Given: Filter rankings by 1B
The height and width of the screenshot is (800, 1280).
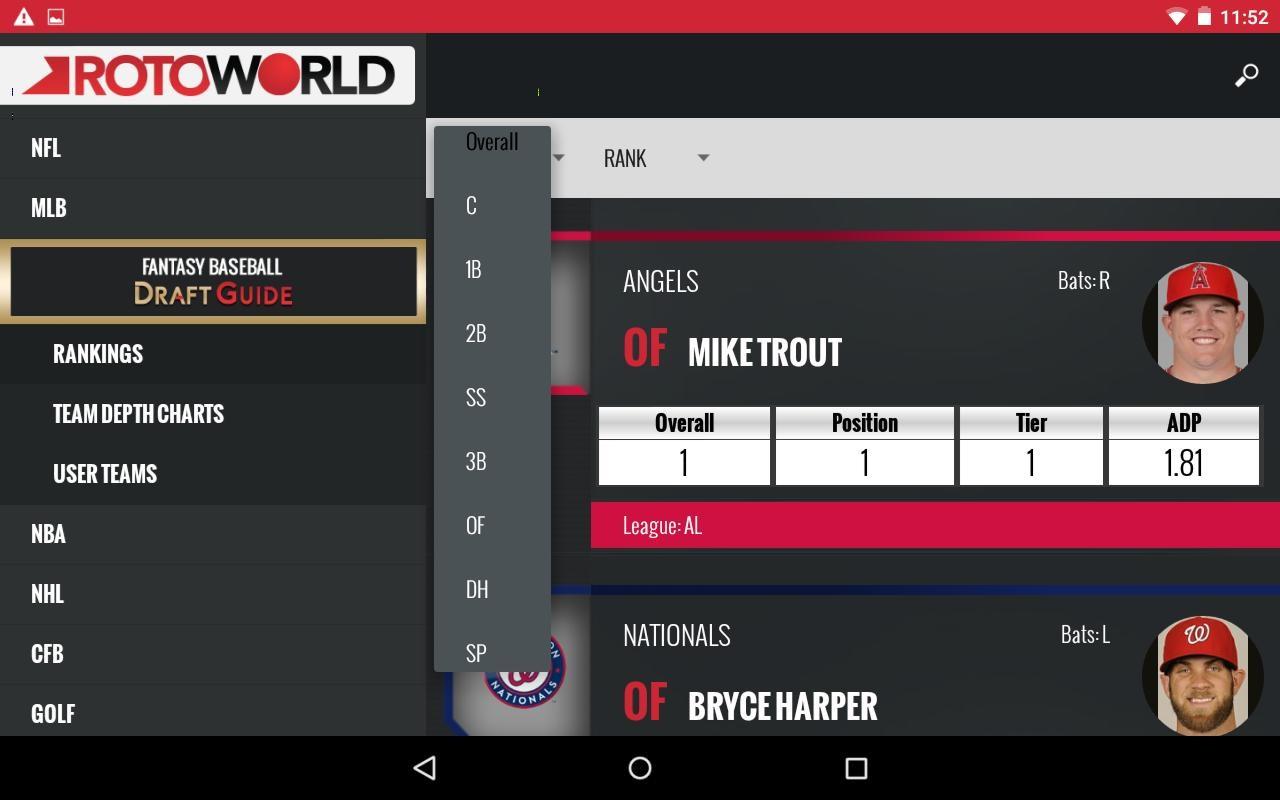Looking at the screenshot, I should (x=474, y=270).
